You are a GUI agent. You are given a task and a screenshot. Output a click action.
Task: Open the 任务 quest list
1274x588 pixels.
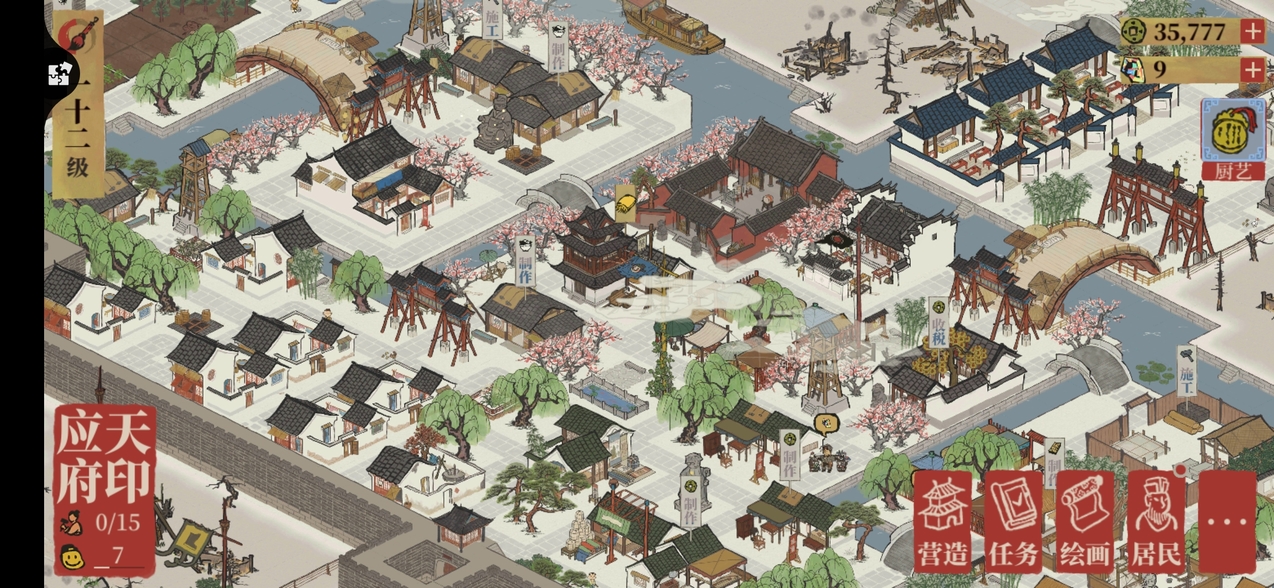click(1014, 521)
